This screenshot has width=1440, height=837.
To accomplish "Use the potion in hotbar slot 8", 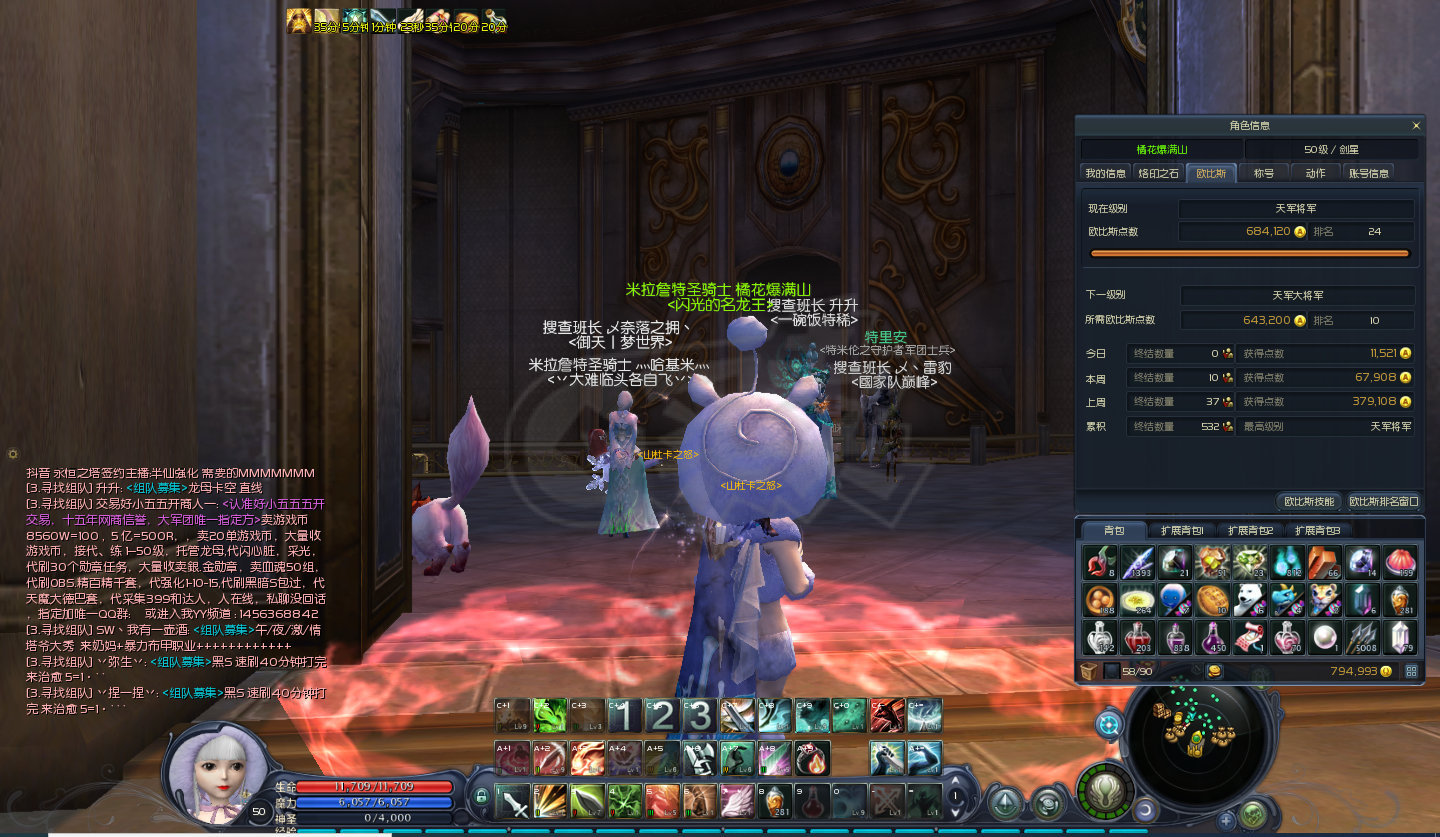I will (x=775, y=801).
